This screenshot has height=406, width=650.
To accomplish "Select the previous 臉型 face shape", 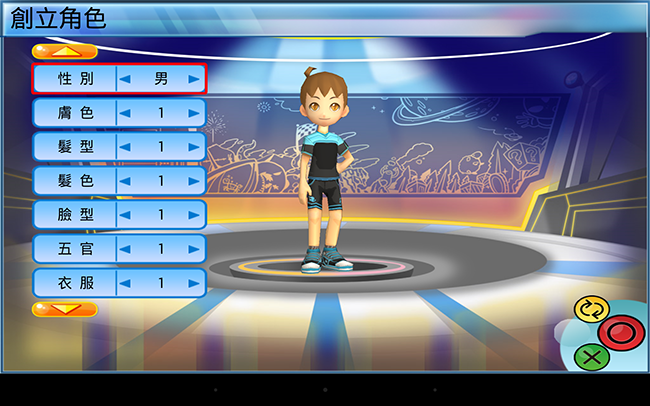I will 126,215.
